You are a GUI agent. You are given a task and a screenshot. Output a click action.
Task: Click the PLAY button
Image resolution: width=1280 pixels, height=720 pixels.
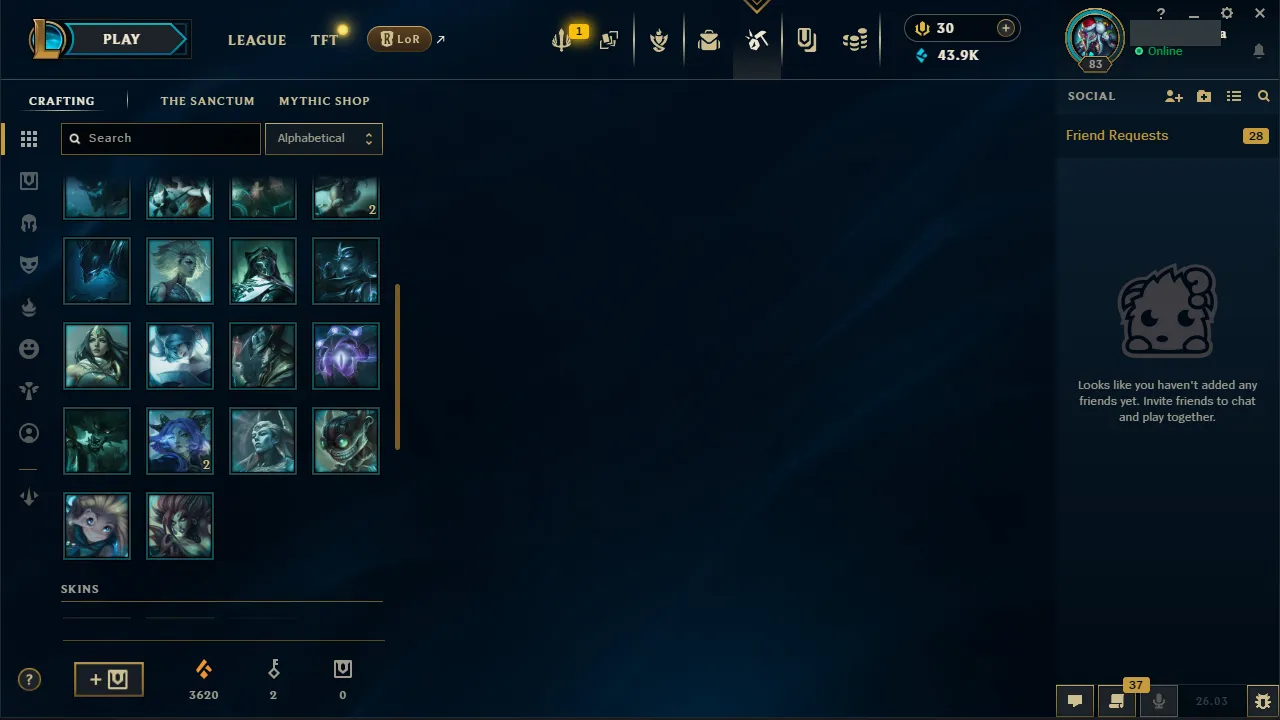coord(121,39)
